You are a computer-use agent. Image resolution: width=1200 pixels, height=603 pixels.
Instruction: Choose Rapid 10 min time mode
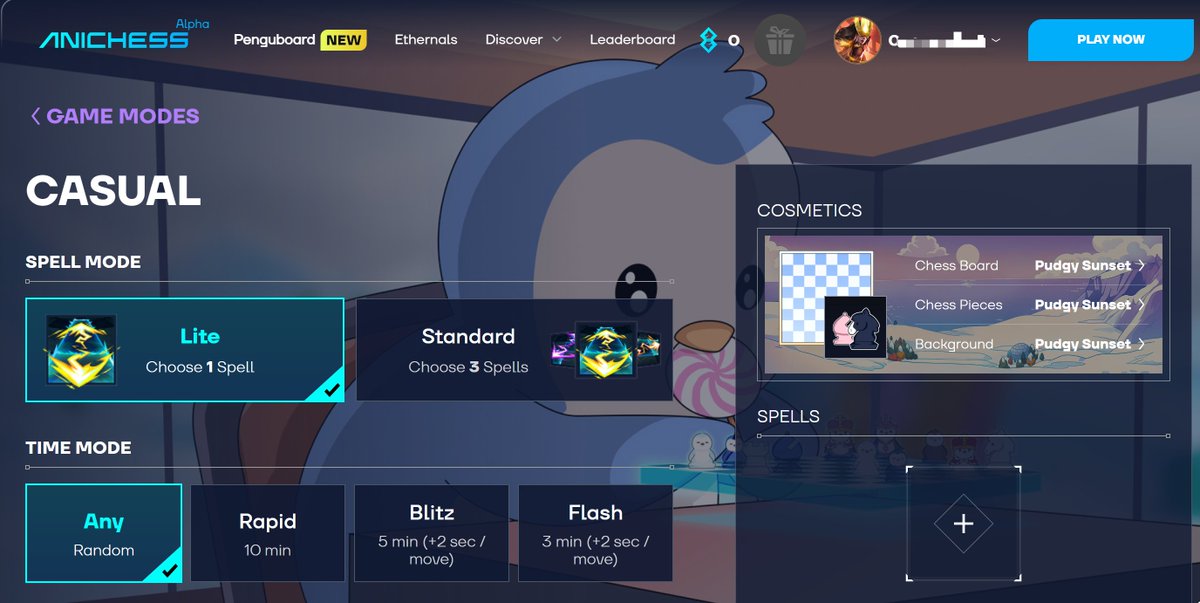[x=268, y=533]
